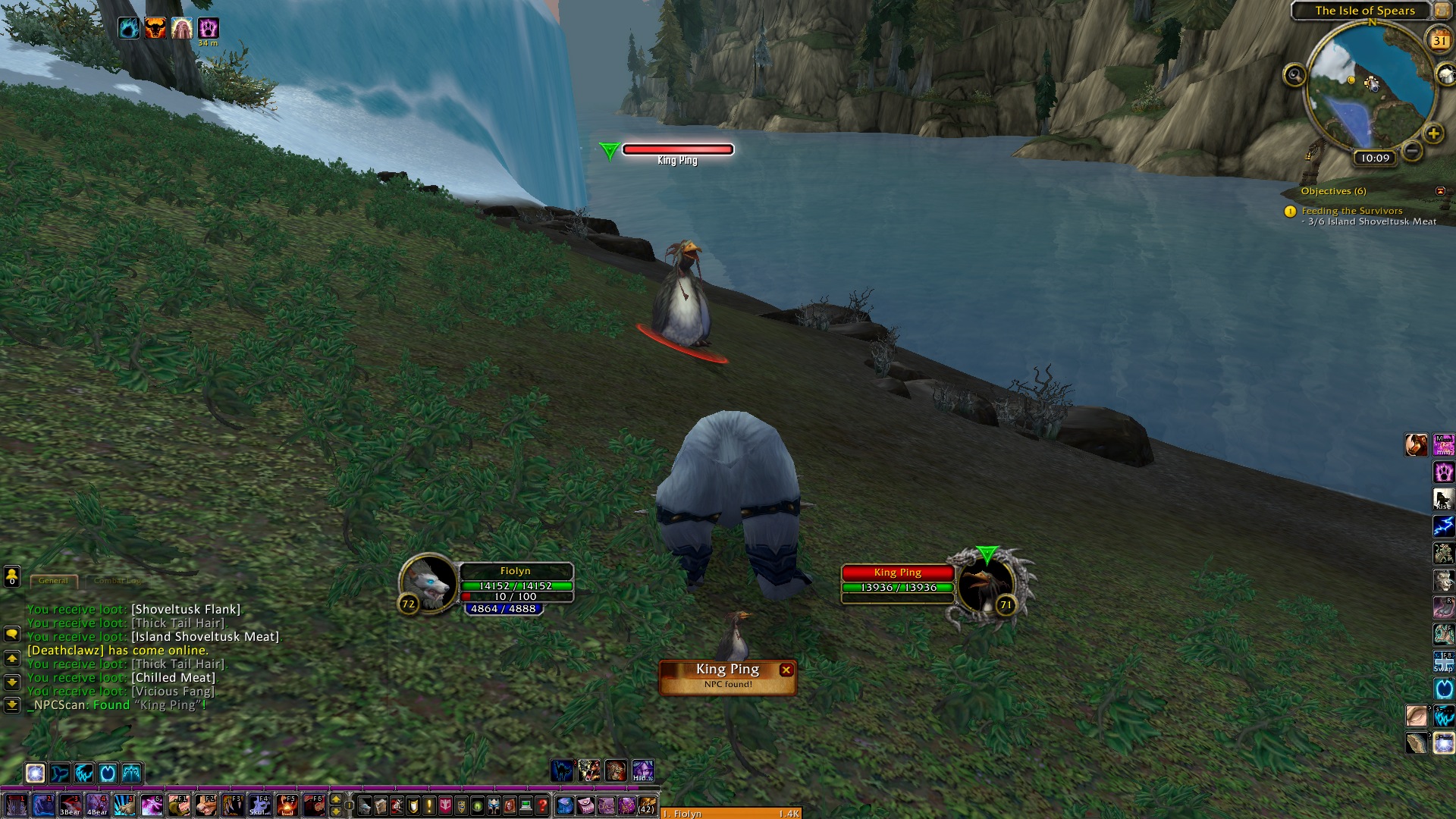
Task: Open the minimap tracking magnifying glass
Action: 1294,75
